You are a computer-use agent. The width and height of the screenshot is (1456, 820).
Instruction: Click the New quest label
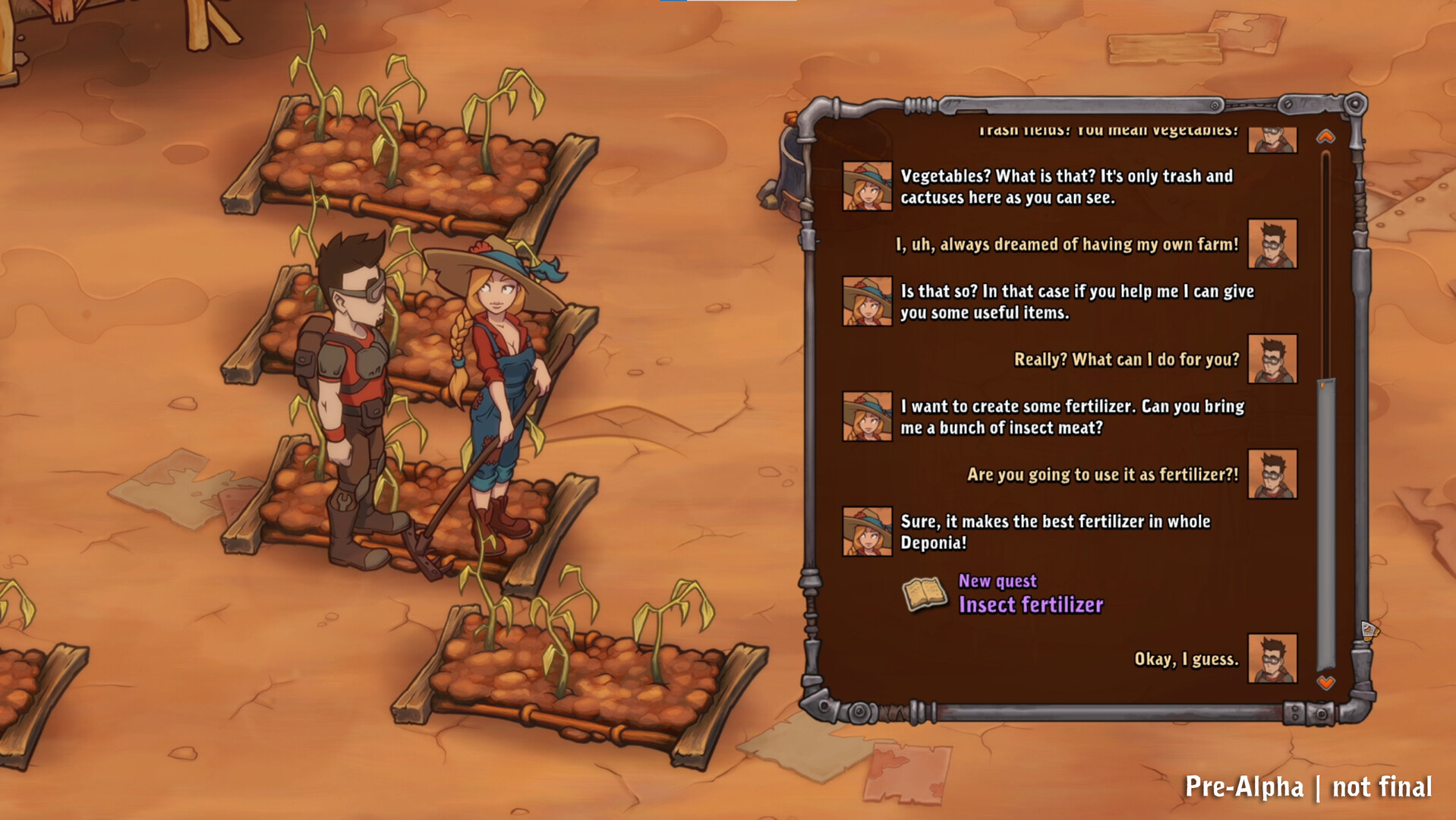(x=997, y=582)
